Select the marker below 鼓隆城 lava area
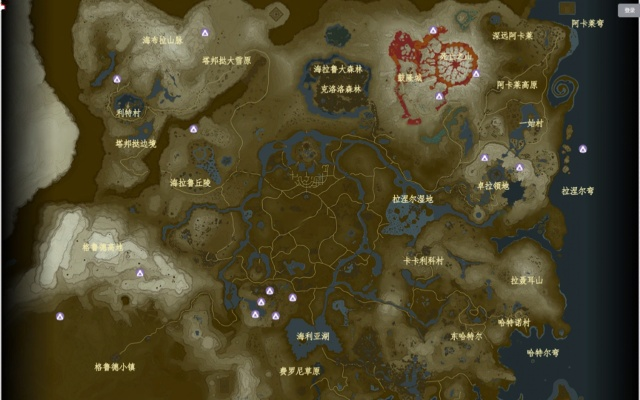The image size is (640, 400). [x=439, y=96]
